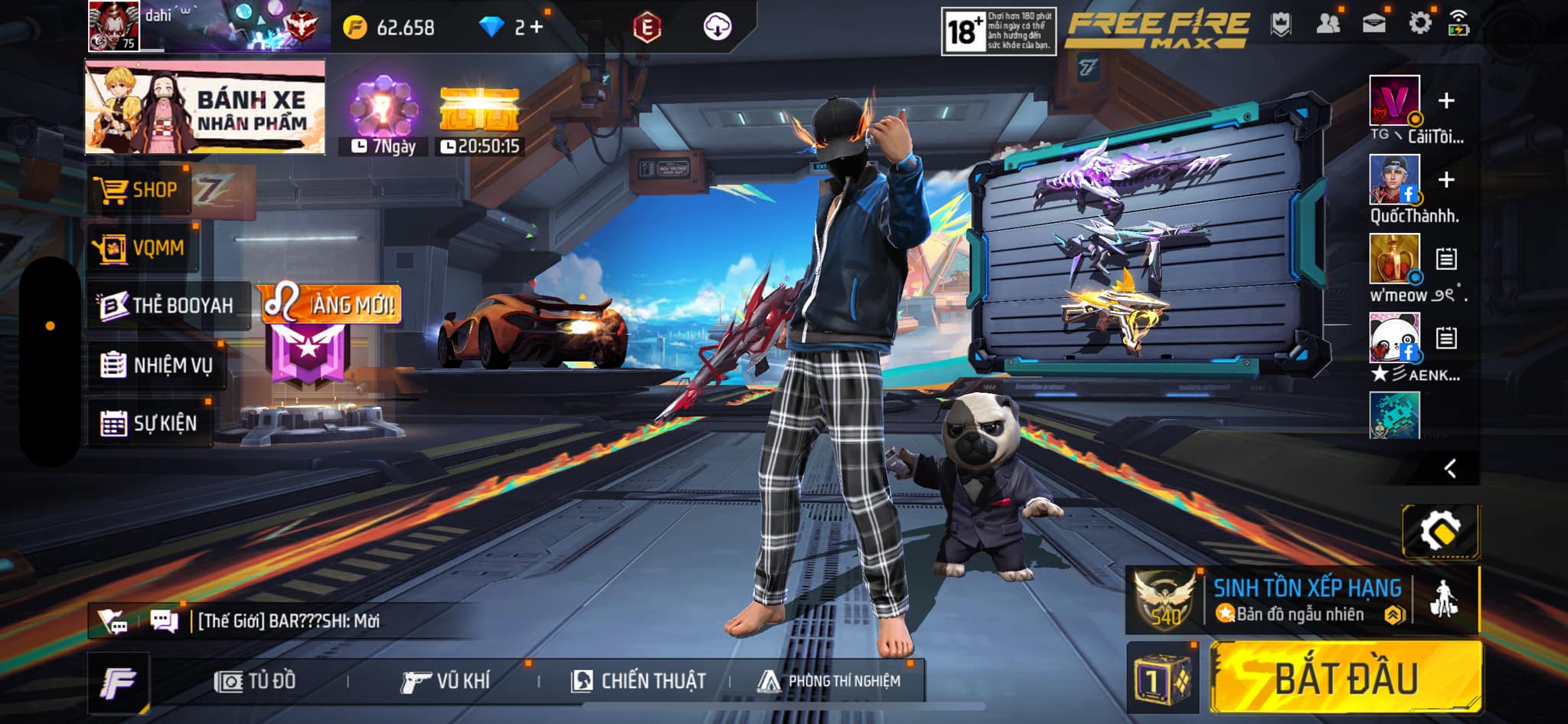The image size is (1568, 724).
Task: Add diamonds with the plus button
Action: point(537,28)
